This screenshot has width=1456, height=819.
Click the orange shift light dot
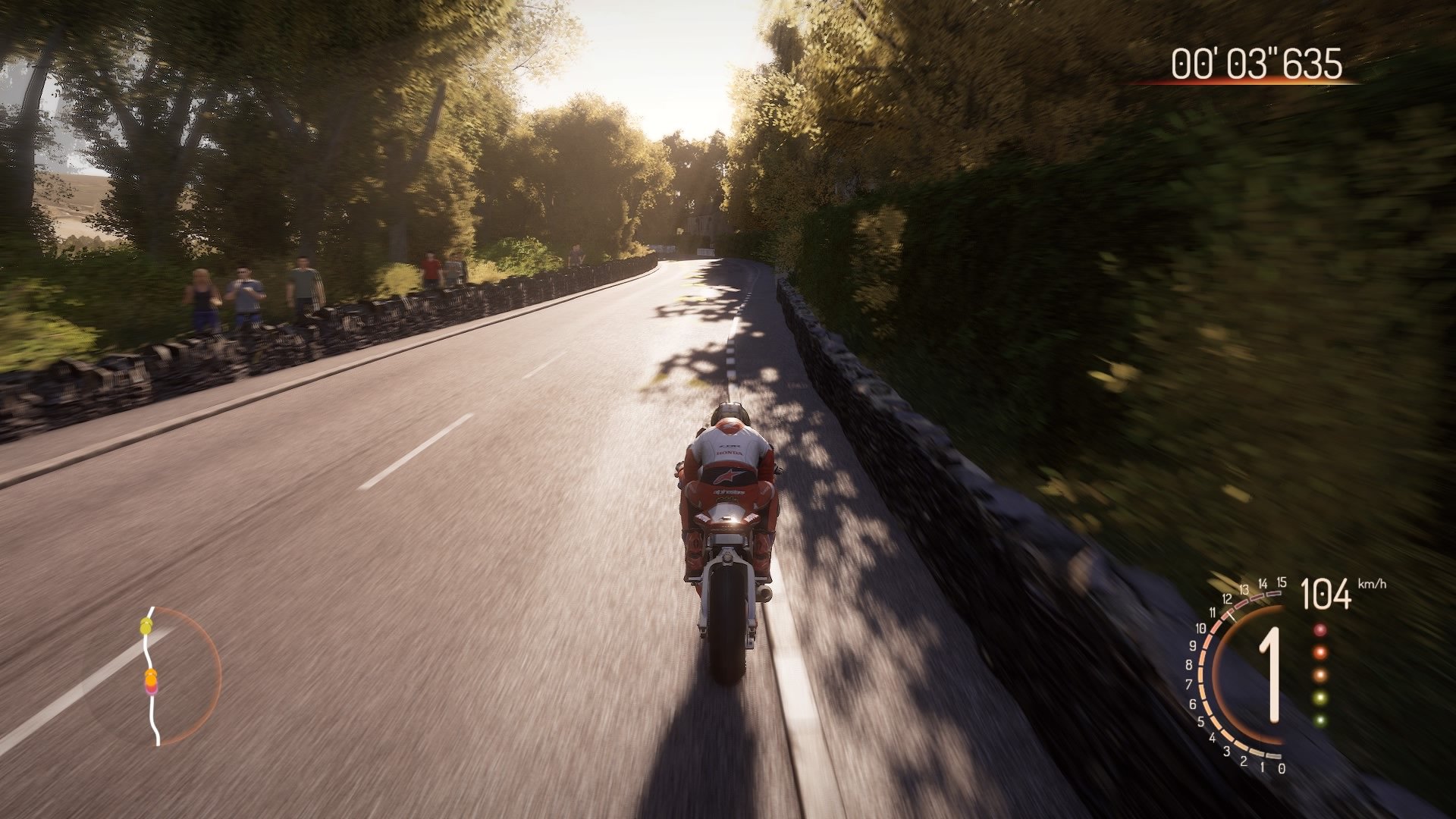(x=1321, y=653)
